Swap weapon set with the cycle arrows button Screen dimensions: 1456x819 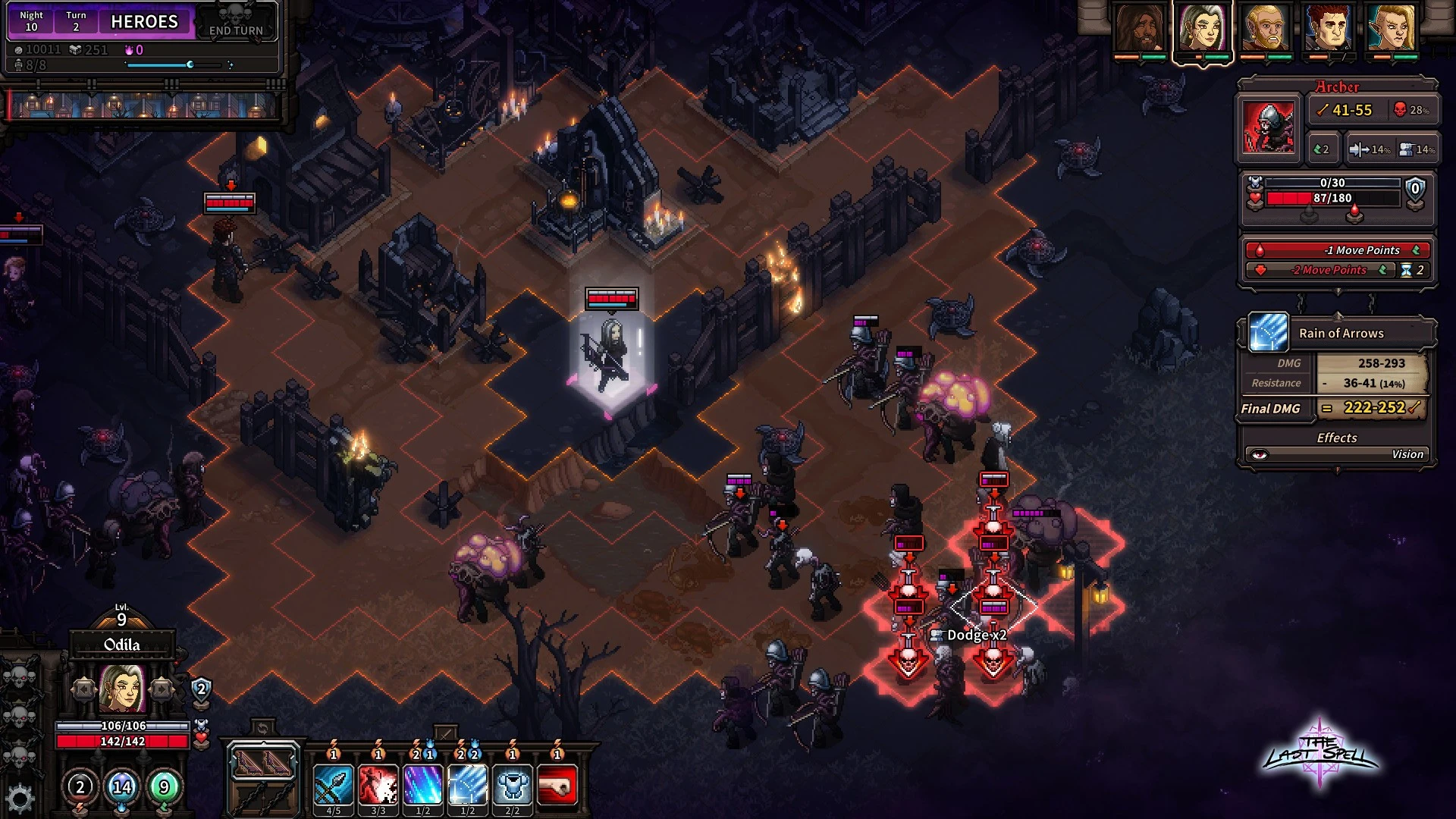[262, 729]
